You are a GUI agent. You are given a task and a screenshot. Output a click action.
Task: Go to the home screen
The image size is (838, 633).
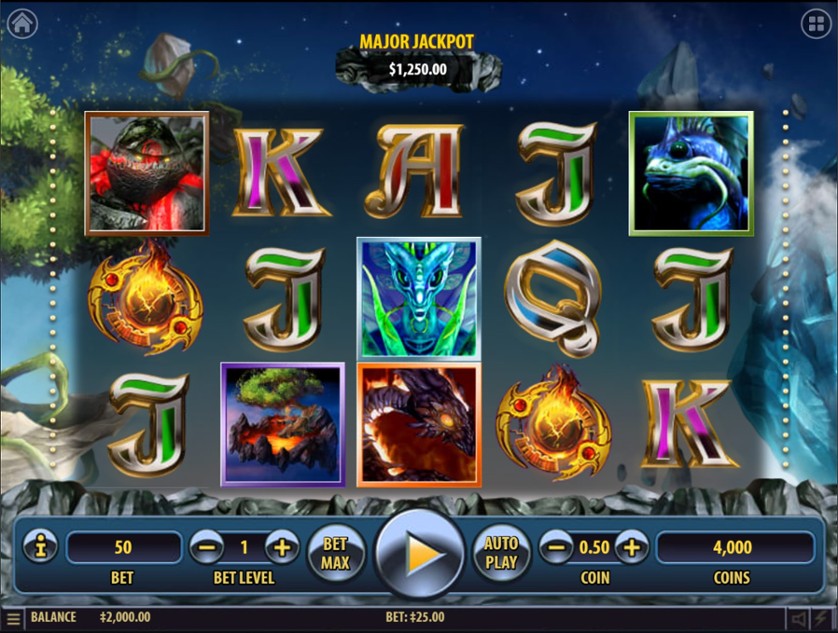pos(21,22)
